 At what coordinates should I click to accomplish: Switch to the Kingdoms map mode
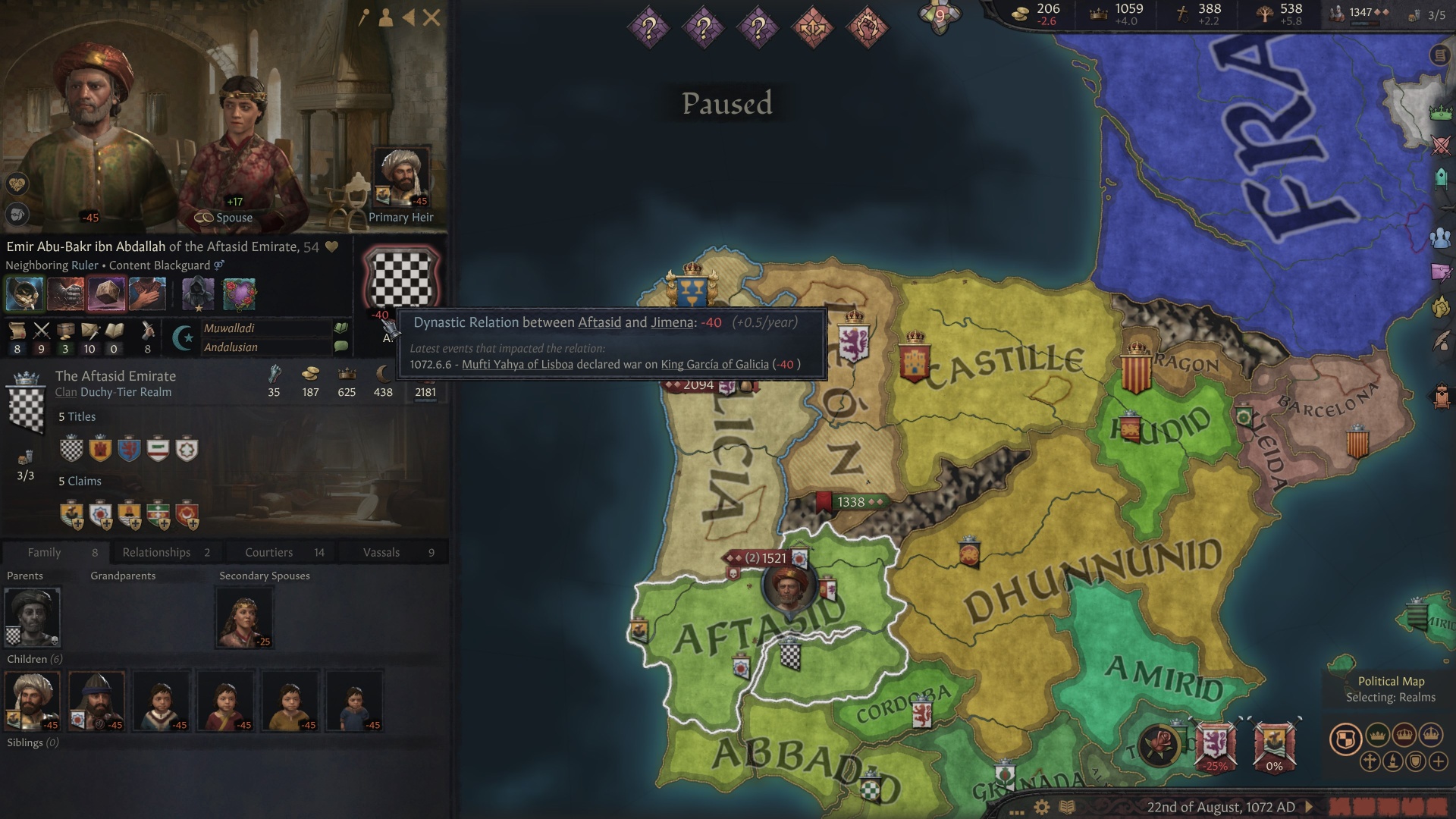(x=1404, y=735)
